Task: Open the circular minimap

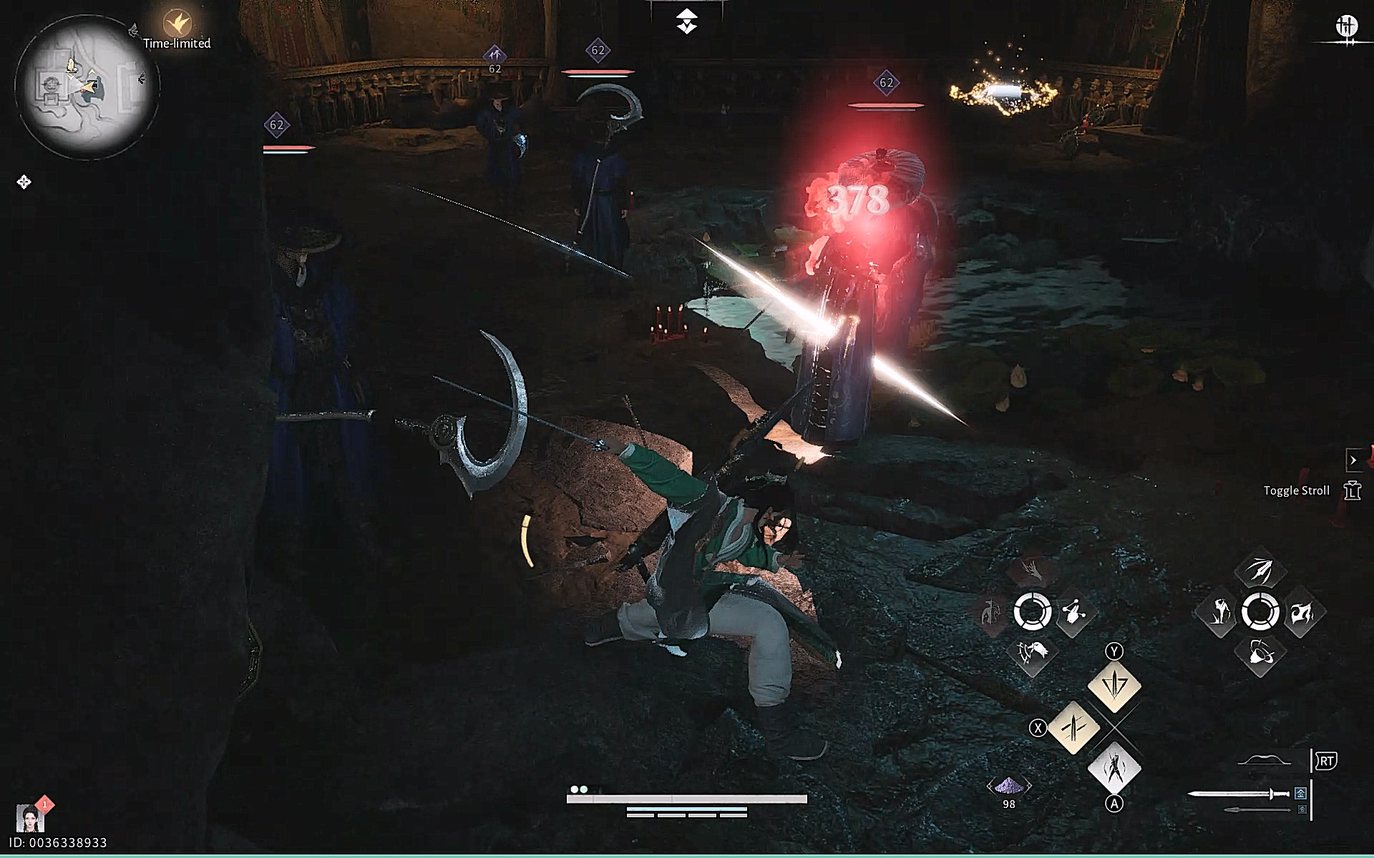Action: click(x=87, y=86)
